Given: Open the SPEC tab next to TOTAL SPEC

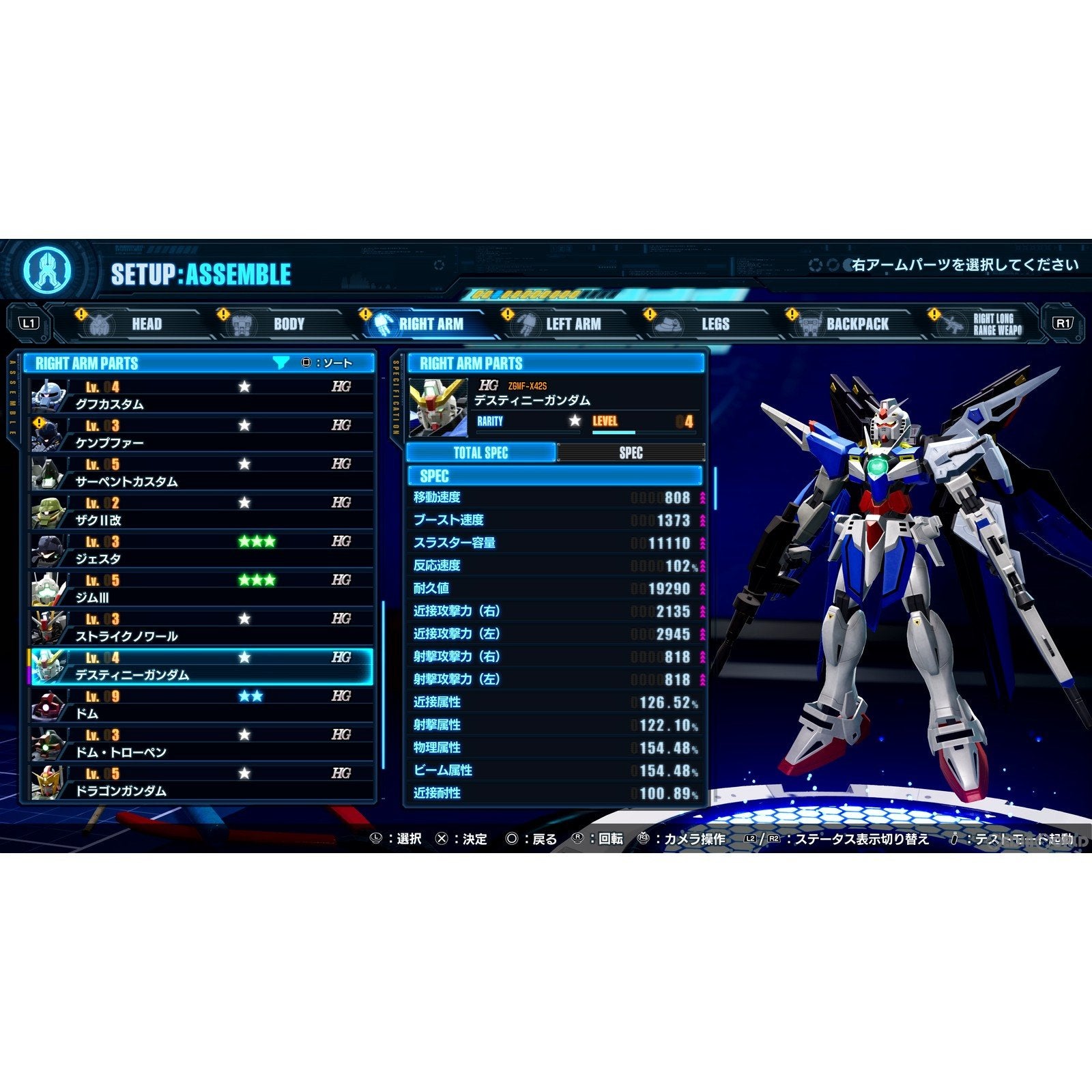Looking at the screenshot, I should point(631,452).
